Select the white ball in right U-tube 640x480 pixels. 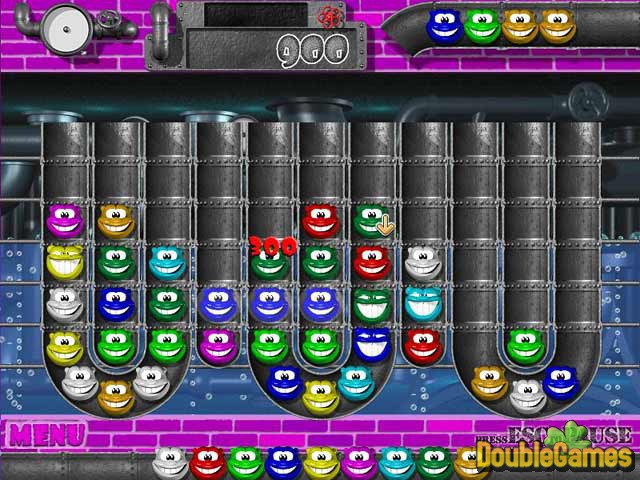point(527,396)
